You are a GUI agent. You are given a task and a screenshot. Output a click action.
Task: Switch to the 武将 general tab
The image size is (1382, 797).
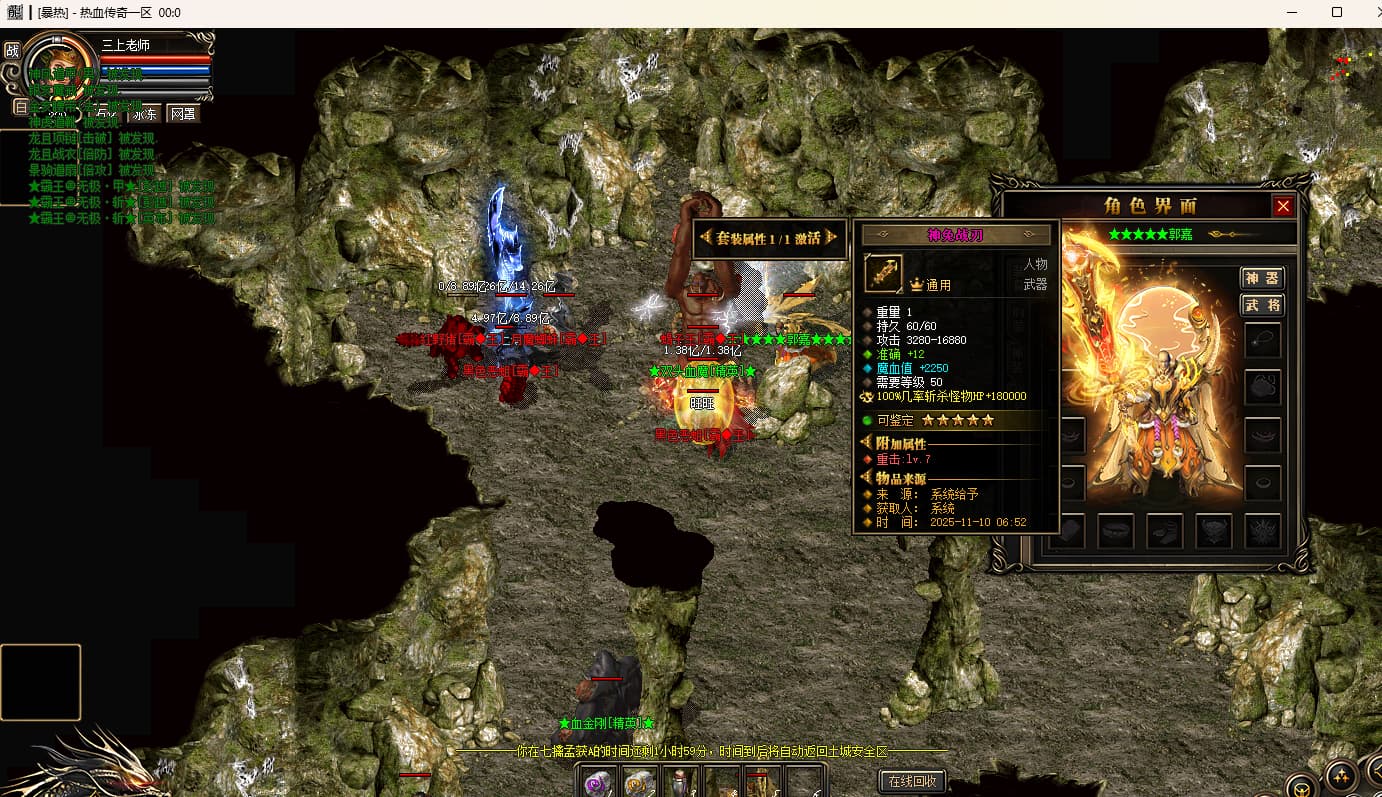[x=1262, y=305]
